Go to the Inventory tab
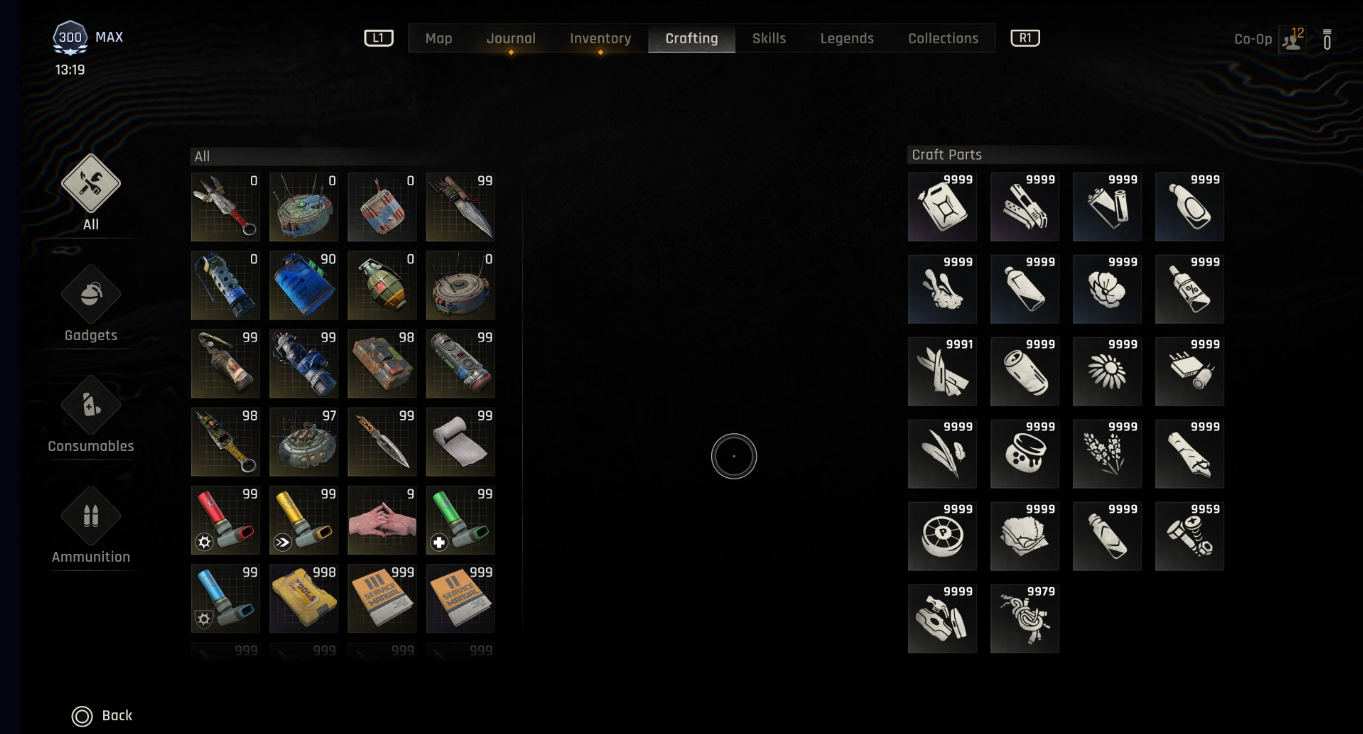This screenshot has height=734, width=1363. 600,38
